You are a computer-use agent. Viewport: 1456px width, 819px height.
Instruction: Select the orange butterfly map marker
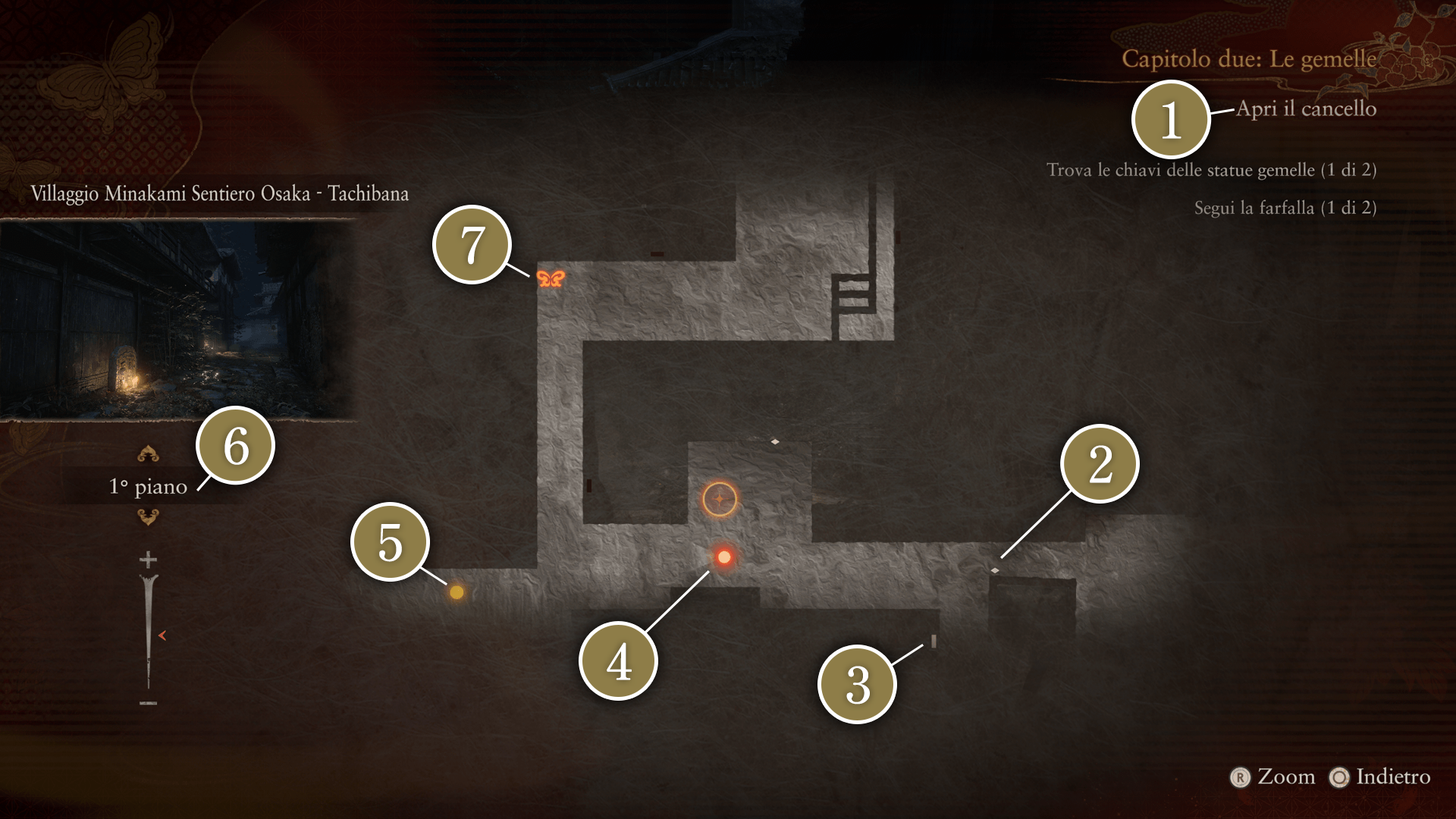tap(551, 278)
